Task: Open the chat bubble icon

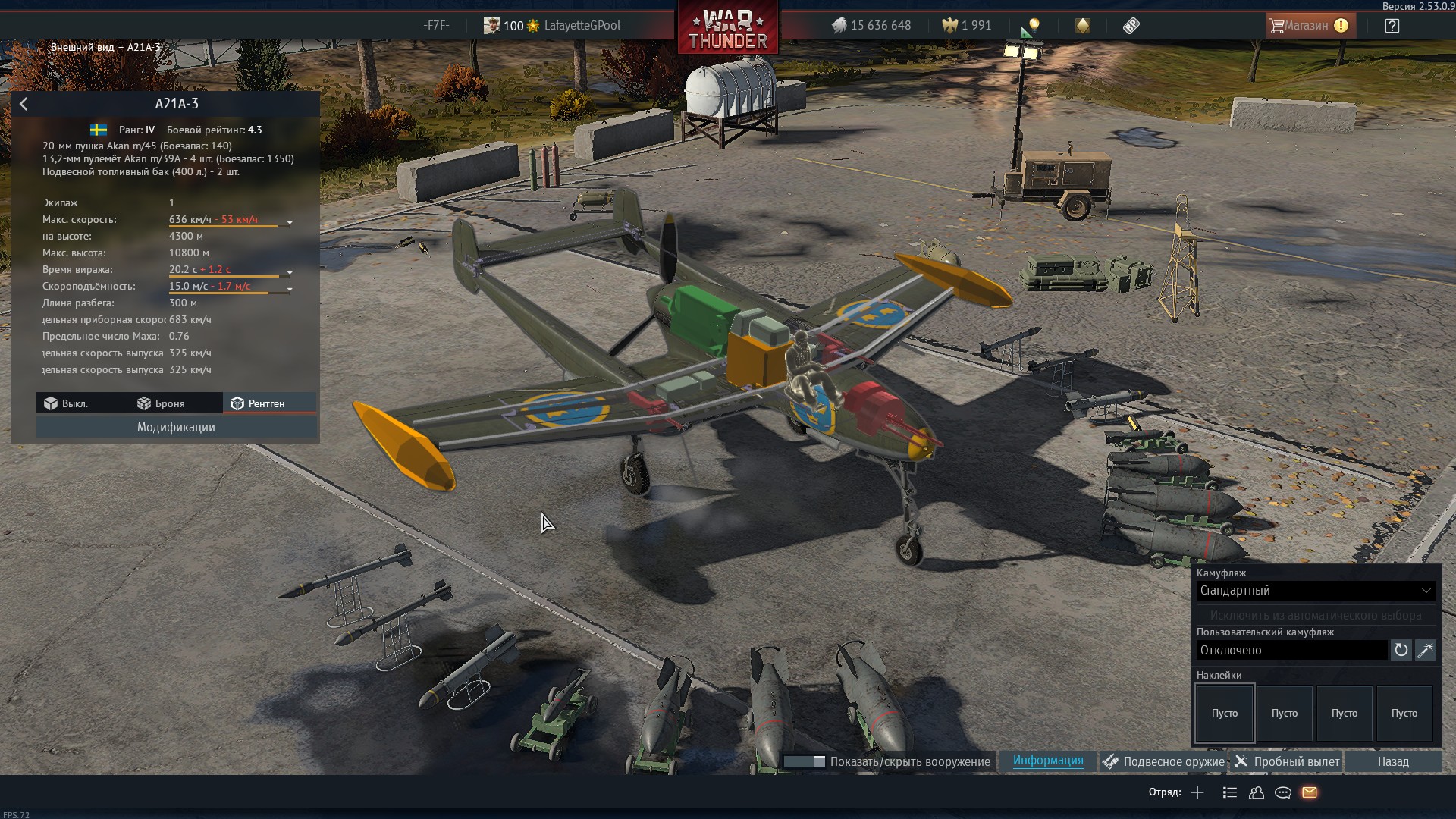Action: (1283, 792)
